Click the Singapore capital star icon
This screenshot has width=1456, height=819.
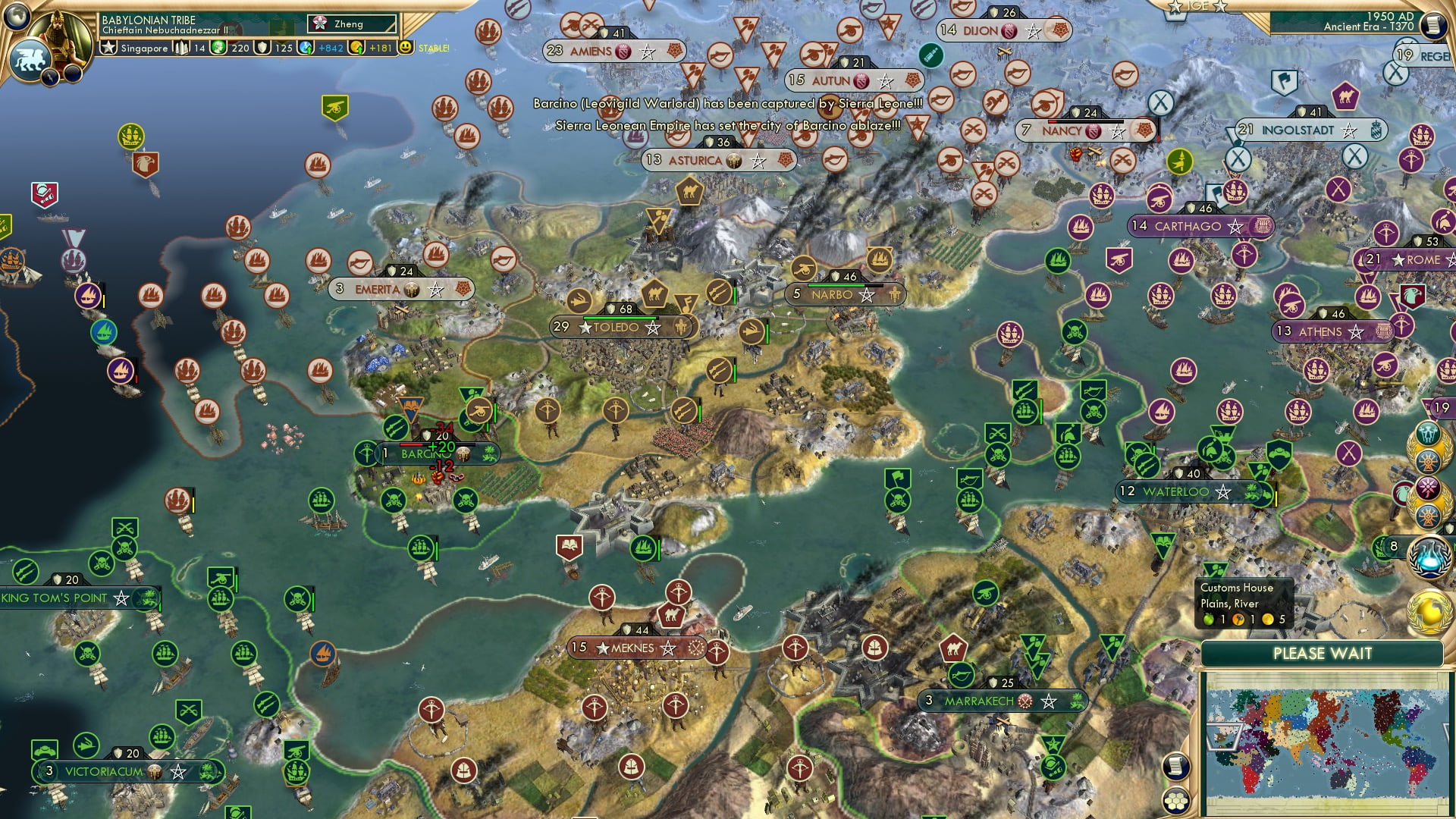(109, 48)
